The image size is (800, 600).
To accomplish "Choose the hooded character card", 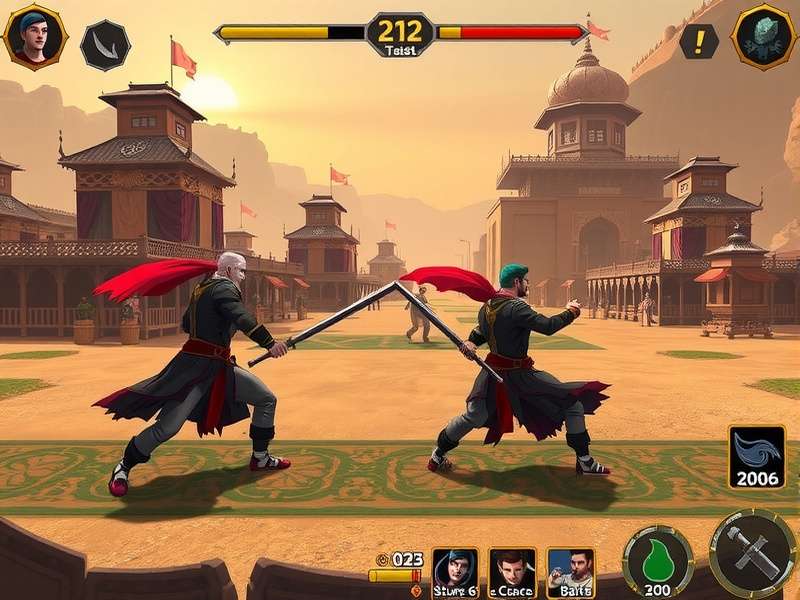I will pos(455,573).
